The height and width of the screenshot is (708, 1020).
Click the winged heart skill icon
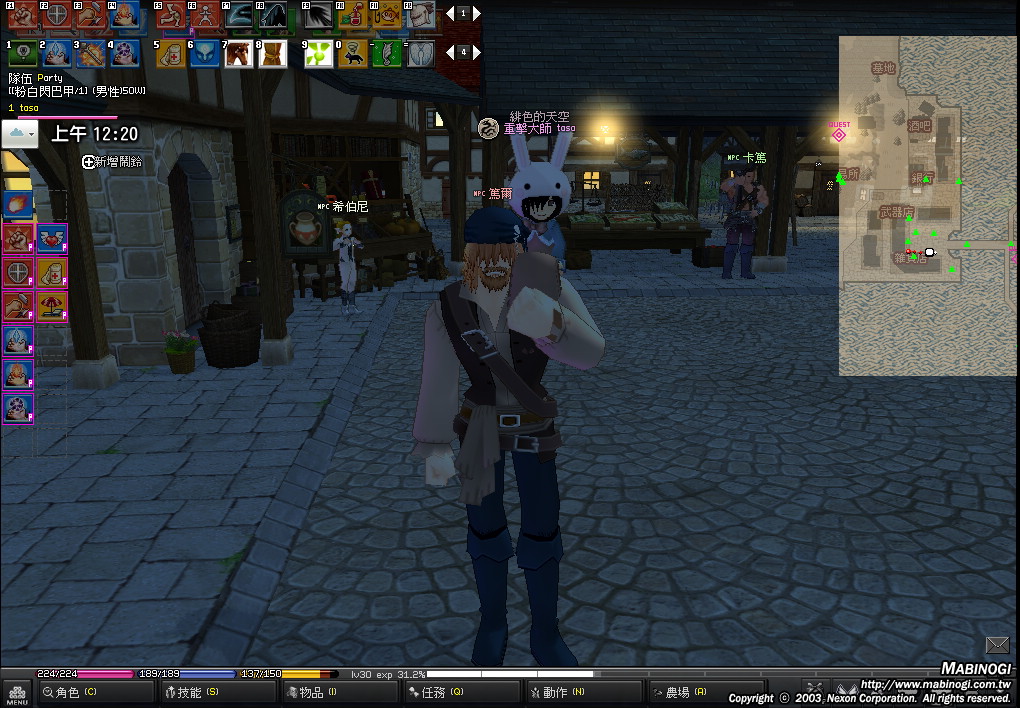(51, 238)
